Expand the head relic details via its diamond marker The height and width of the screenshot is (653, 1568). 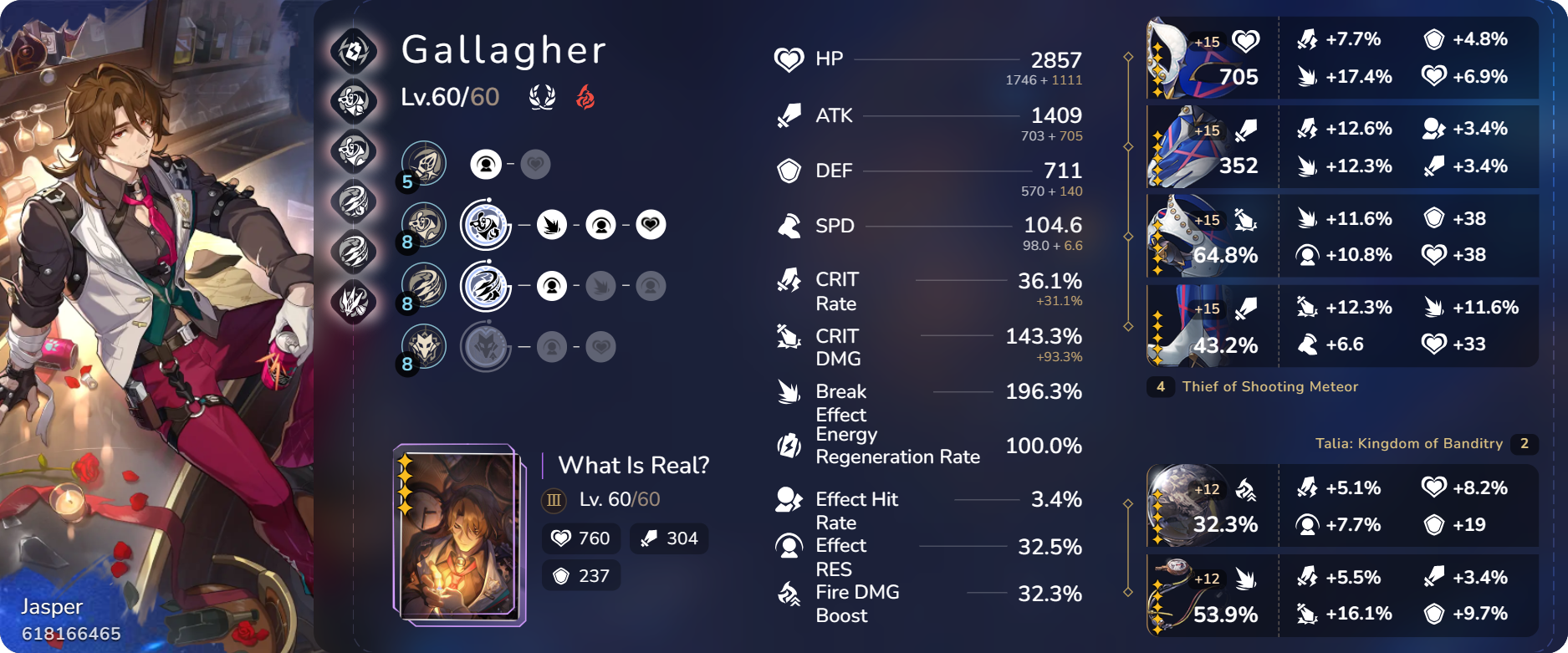pyautogui.click(x=1129, y=58)
